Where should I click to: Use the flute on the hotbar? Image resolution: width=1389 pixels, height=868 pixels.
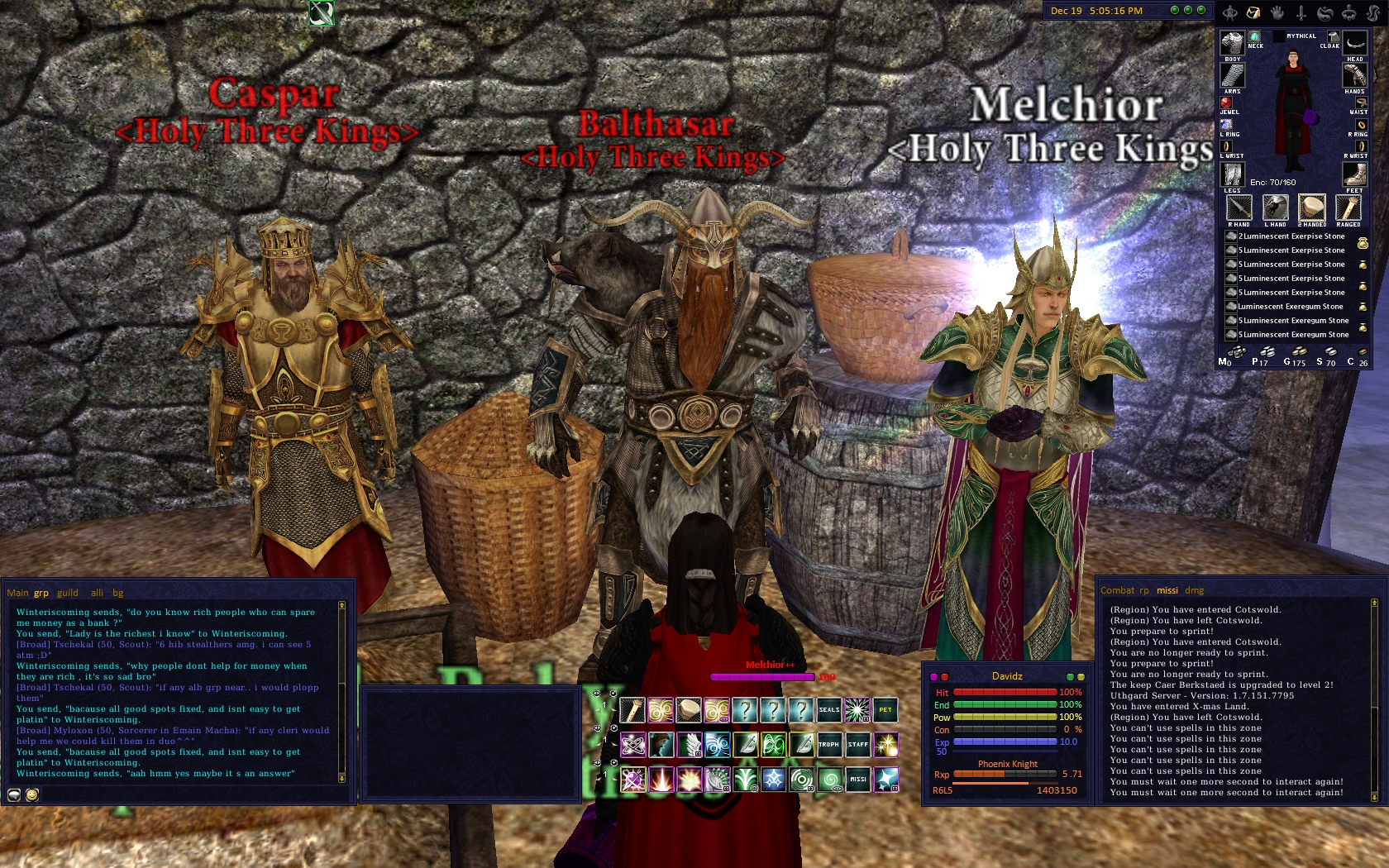(632, 710)
